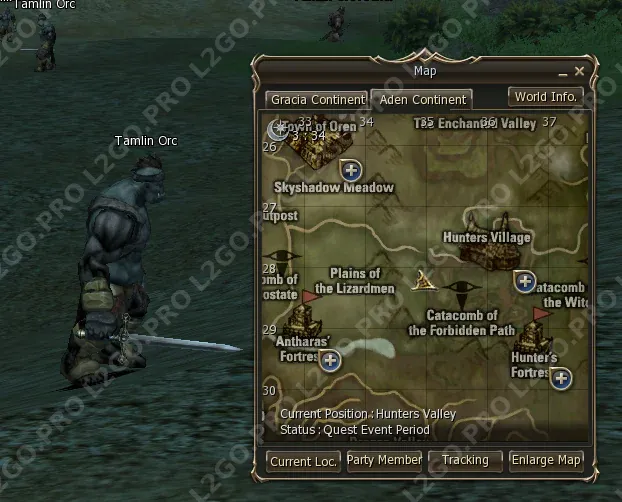Switch to the Gracia Continent tab
622x502 pixels.
316,99
